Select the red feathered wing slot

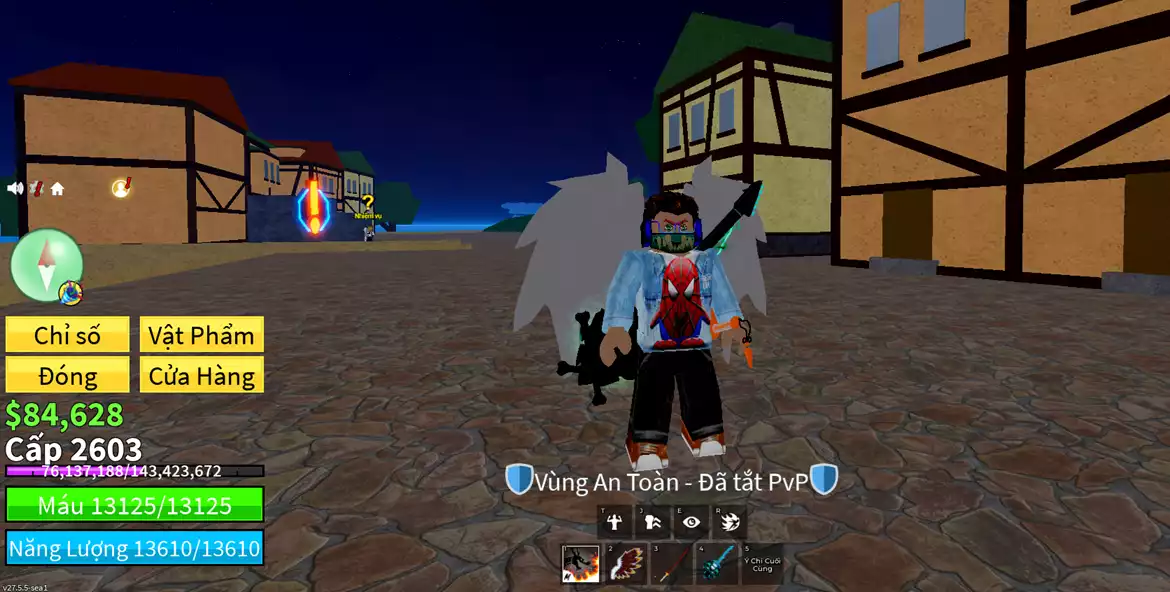pos(626,564)
